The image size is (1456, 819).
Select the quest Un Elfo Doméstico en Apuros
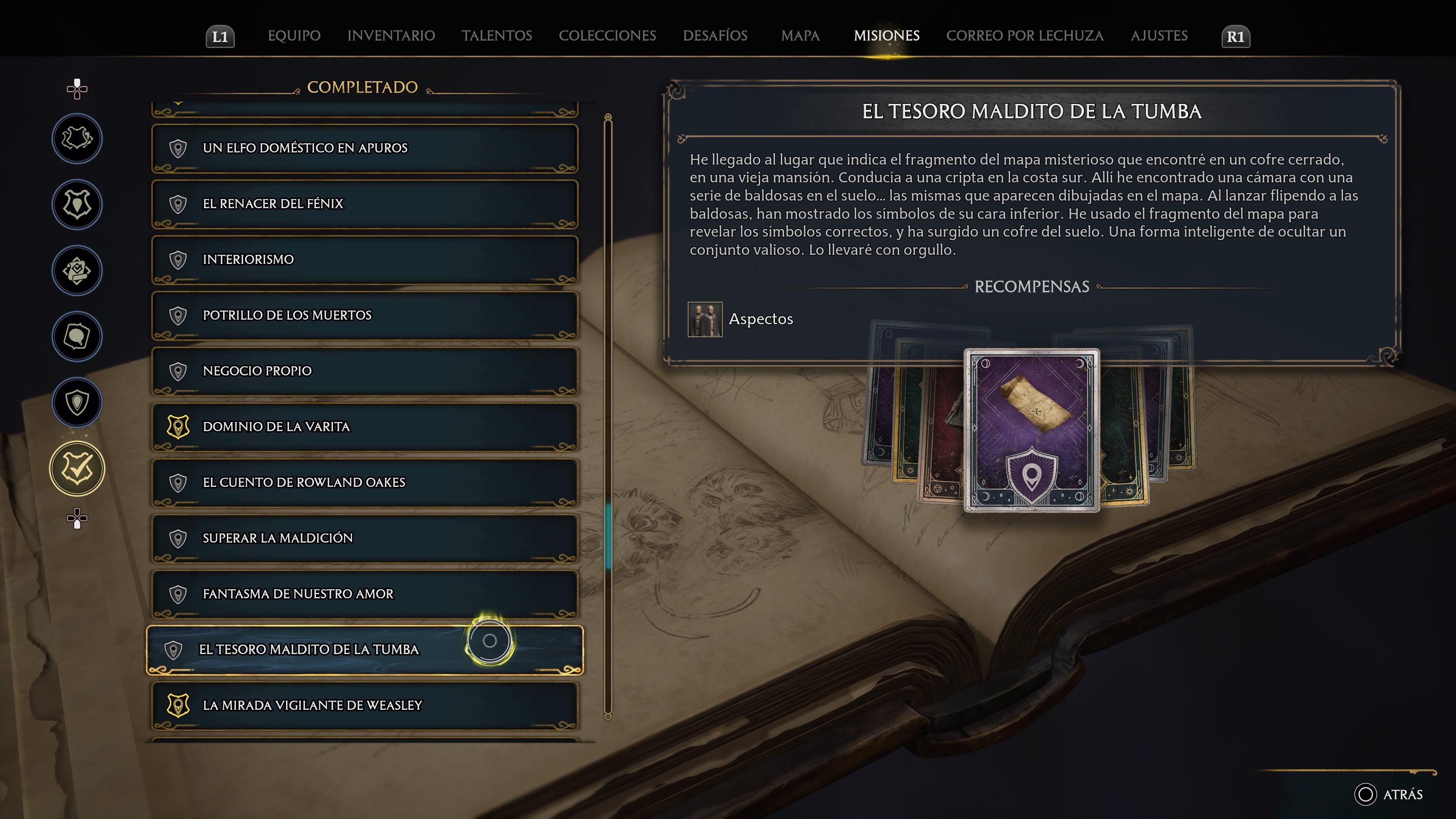point(364,148)
